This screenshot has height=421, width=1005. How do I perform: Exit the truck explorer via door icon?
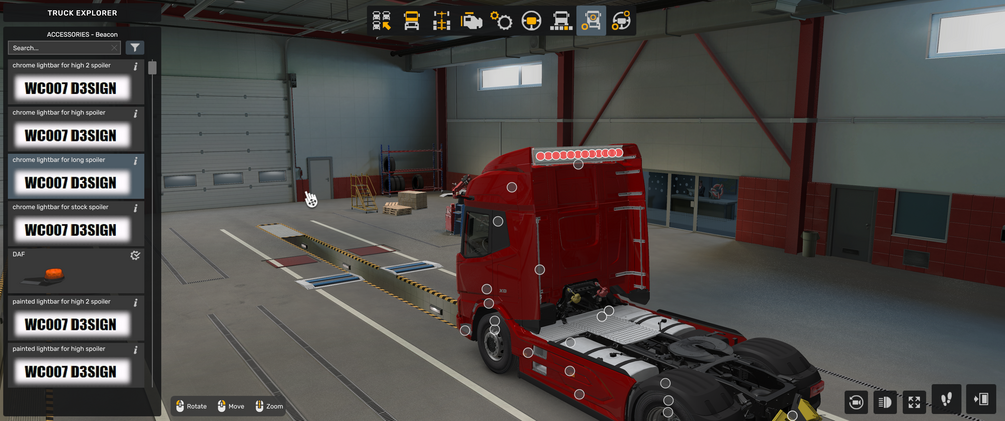(x=981, y=399)
